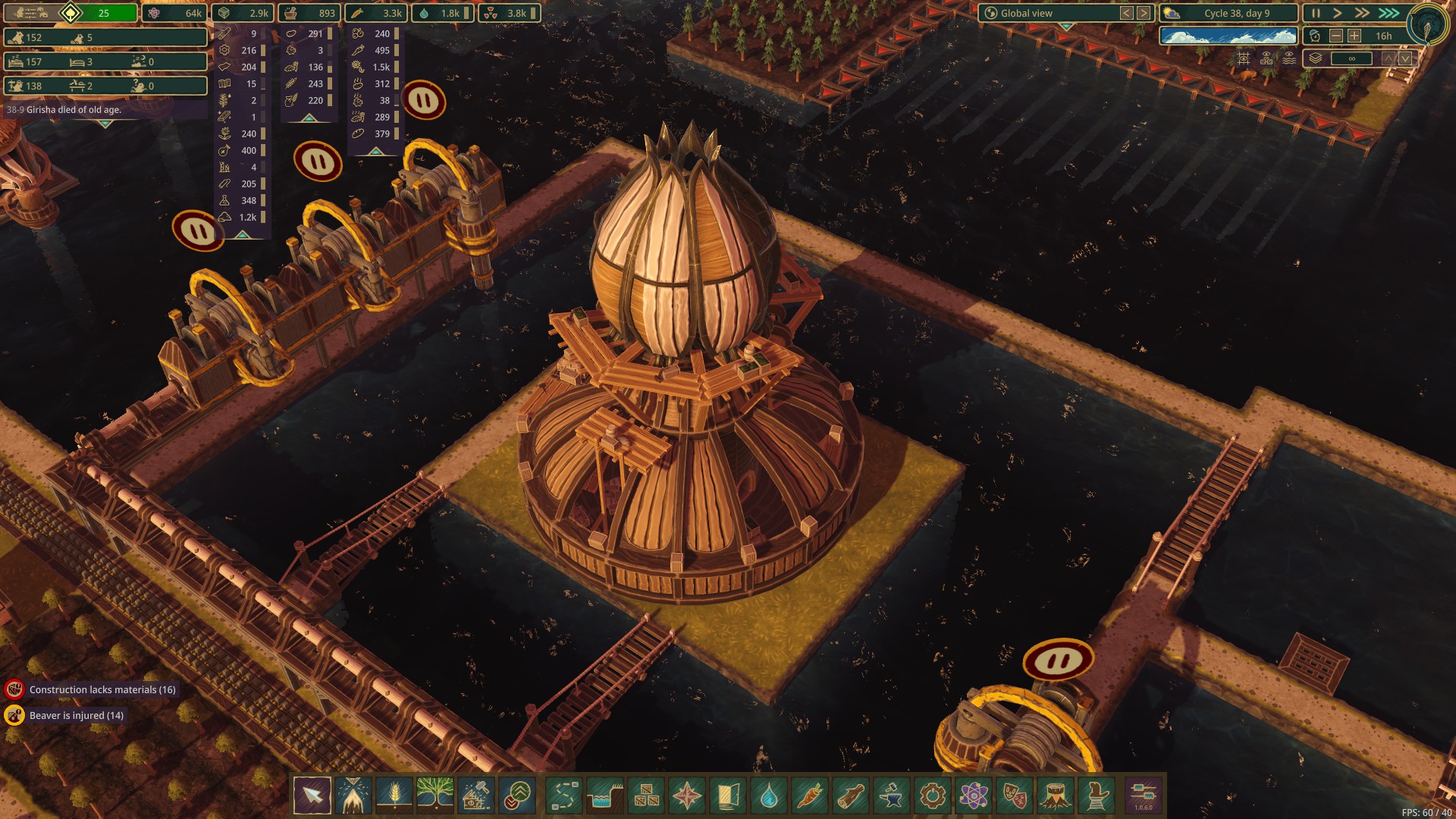Open the tree planting tool

pyautogui.click(x=435, y=796)
